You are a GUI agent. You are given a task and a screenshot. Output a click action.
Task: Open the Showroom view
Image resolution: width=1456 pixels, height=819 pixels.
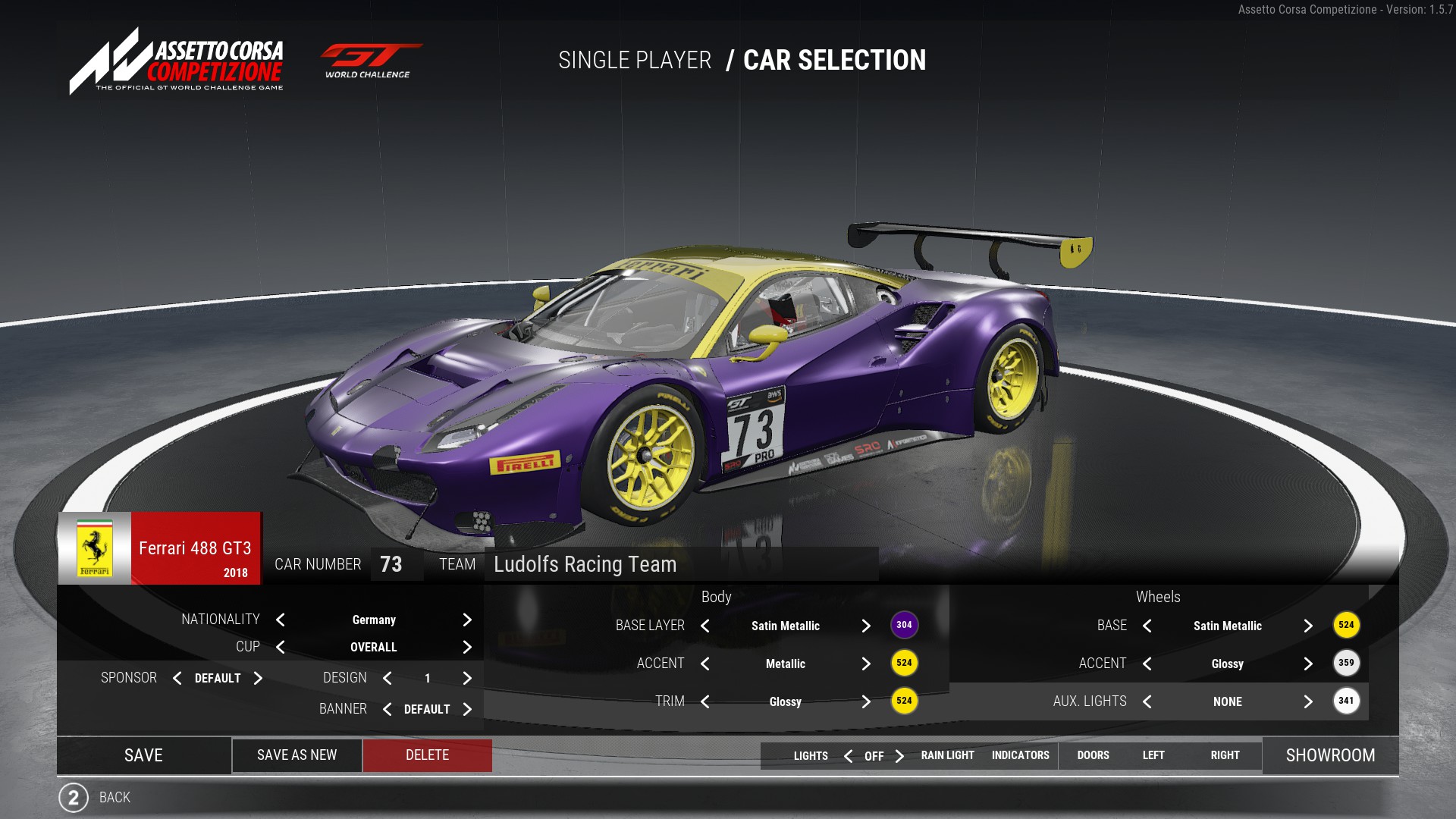[x=1330, y=755]
